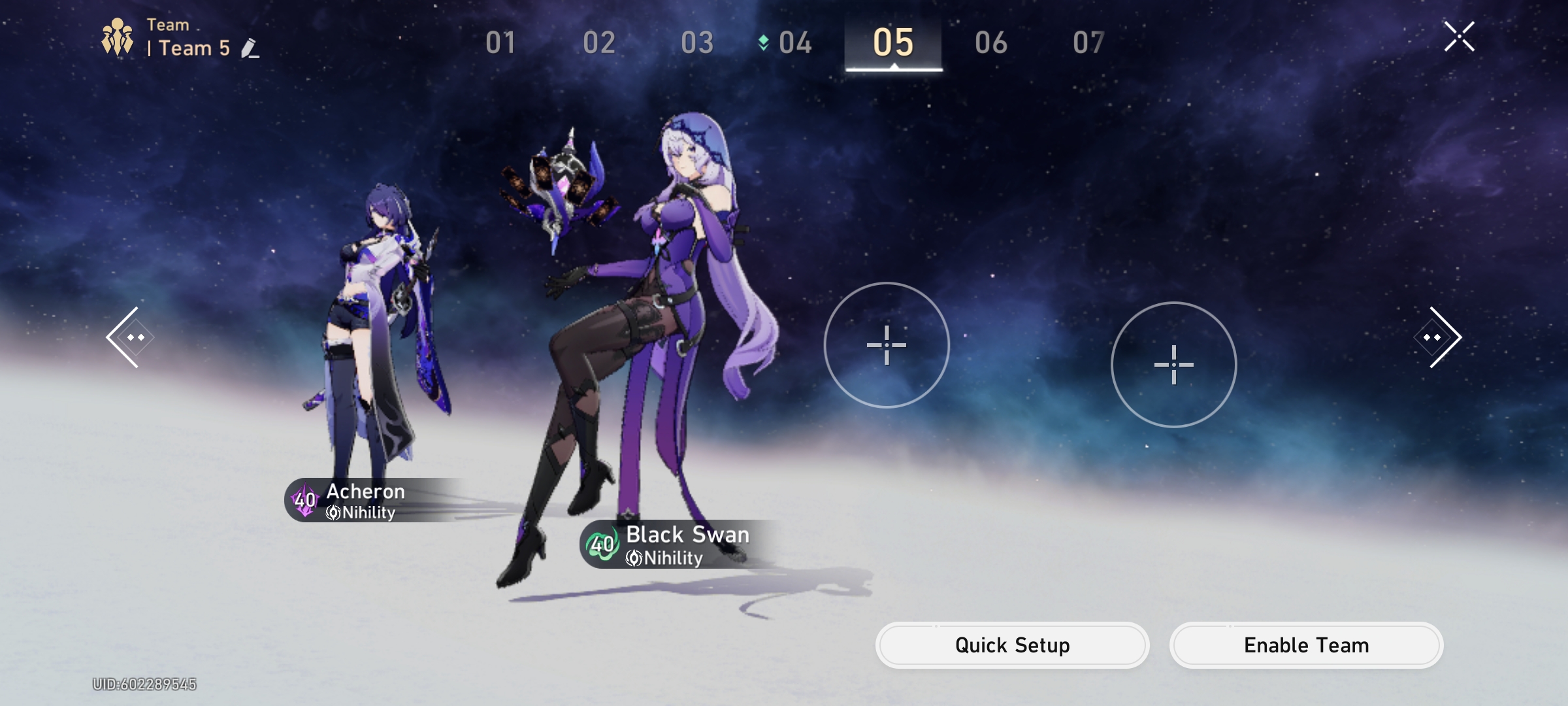Click the pencil icon to rename Team 5

pos(248,46)
